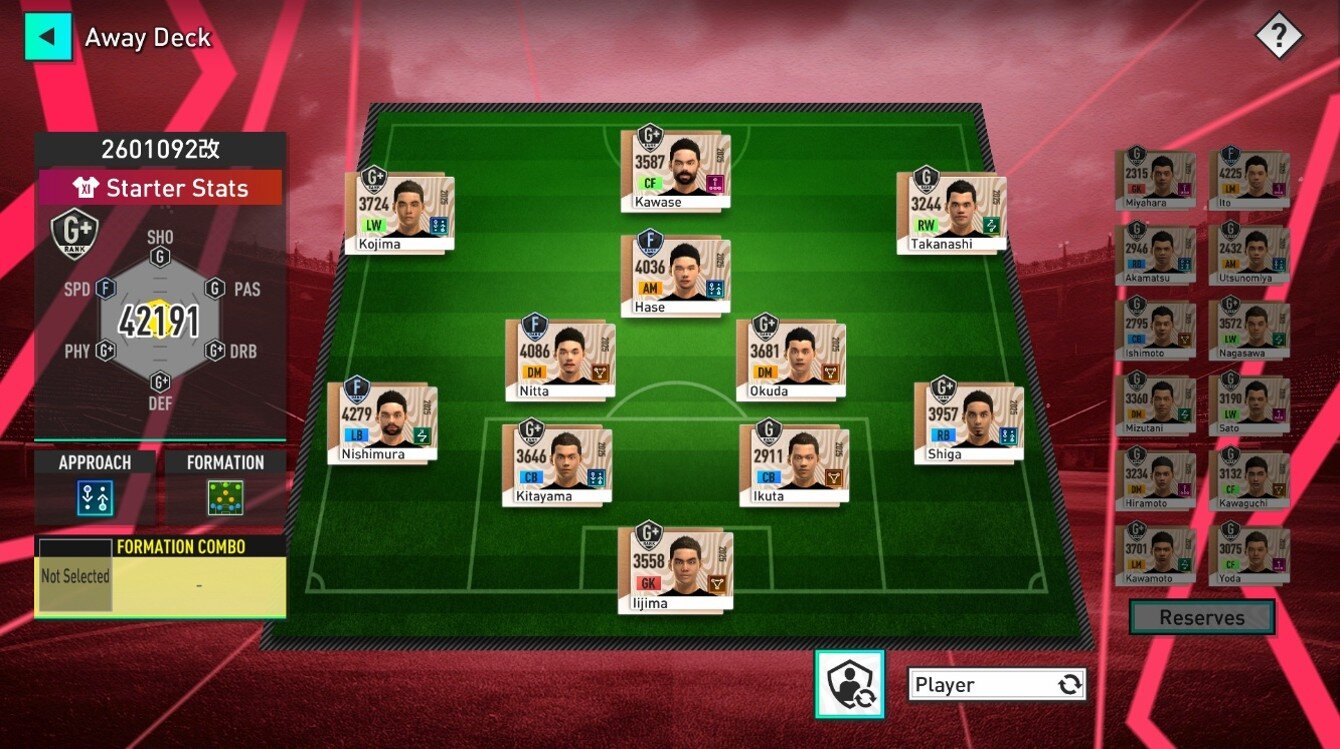Choose centre back Kitayama
Viewport: 1340px width, 749px height.
click(557, 465)
